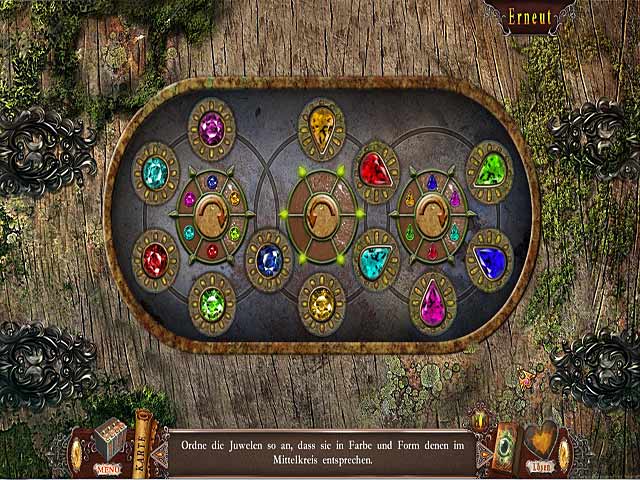Rotate the right circle's arrow button
Screen dimensions: 640x480
[x=432, y=214]
